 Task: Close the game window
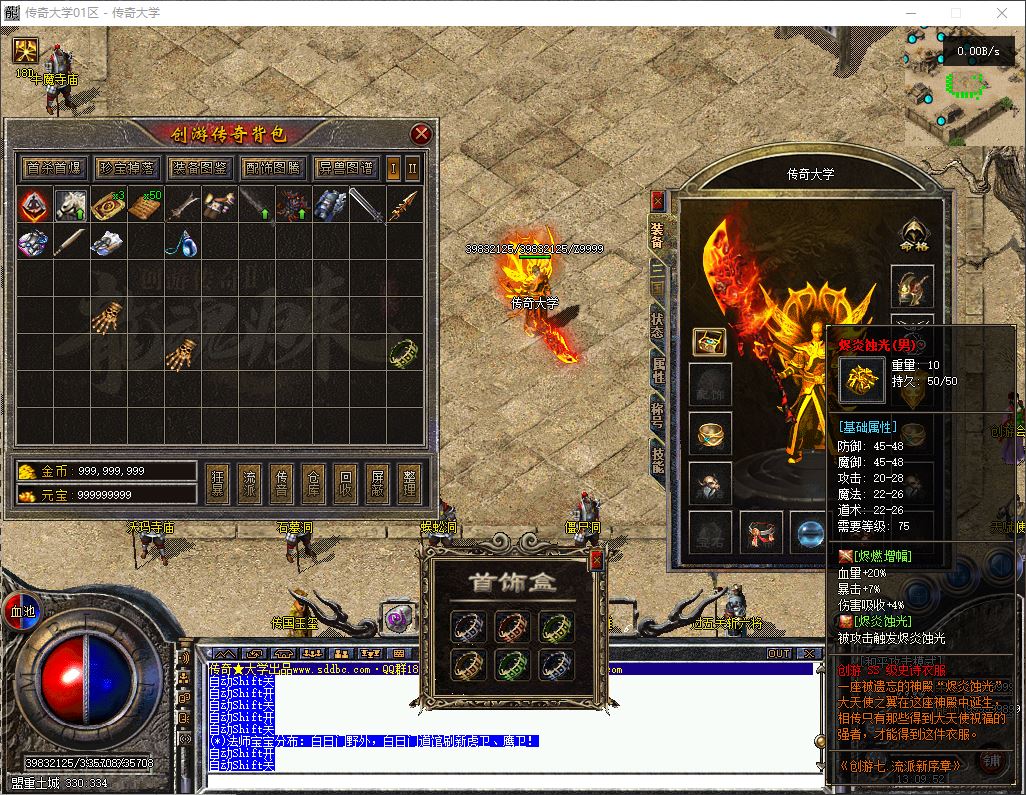(x=1001, y=13)
